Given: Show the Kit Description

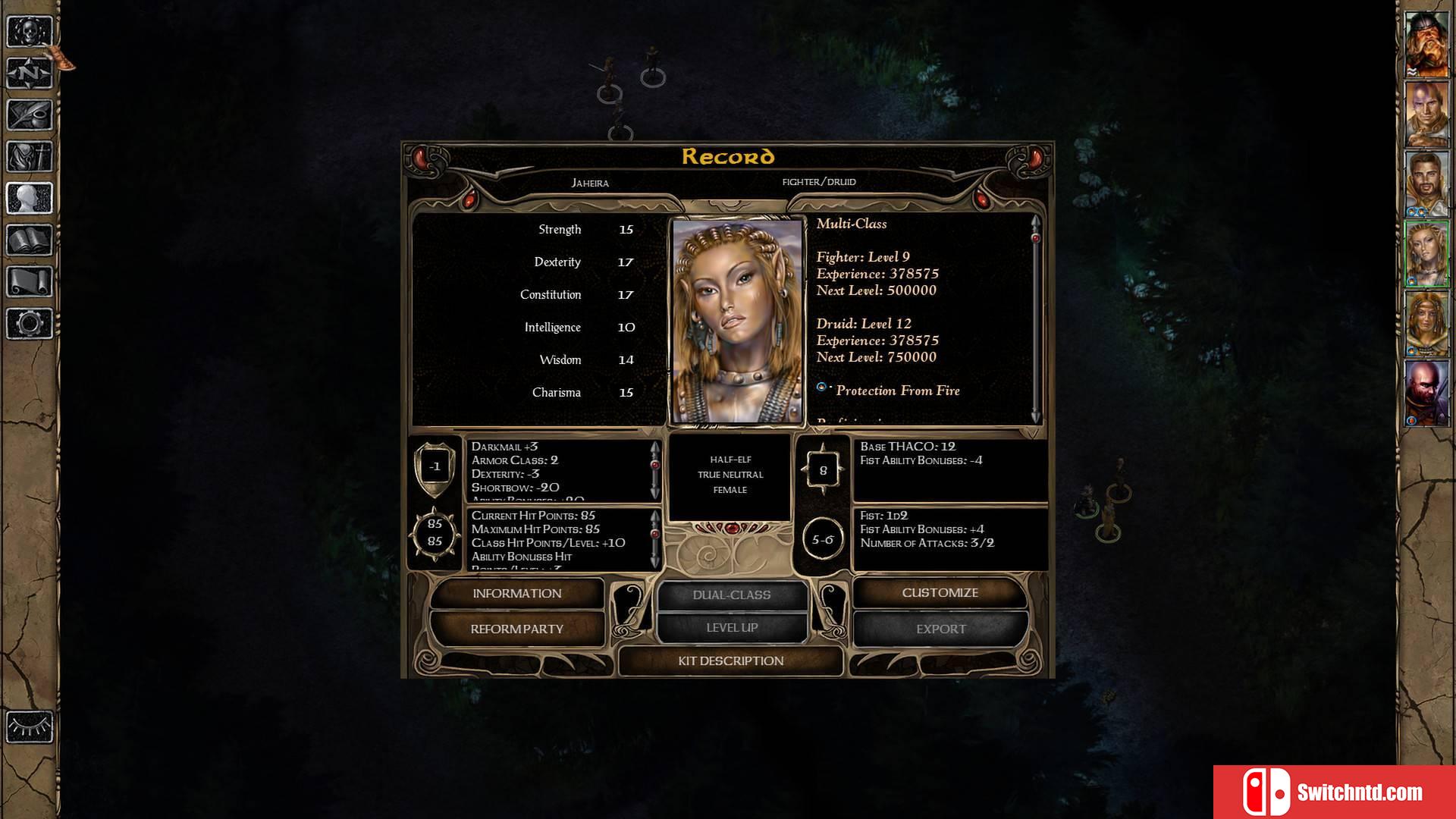Looking at the screenshot, I should coord(730,661).
